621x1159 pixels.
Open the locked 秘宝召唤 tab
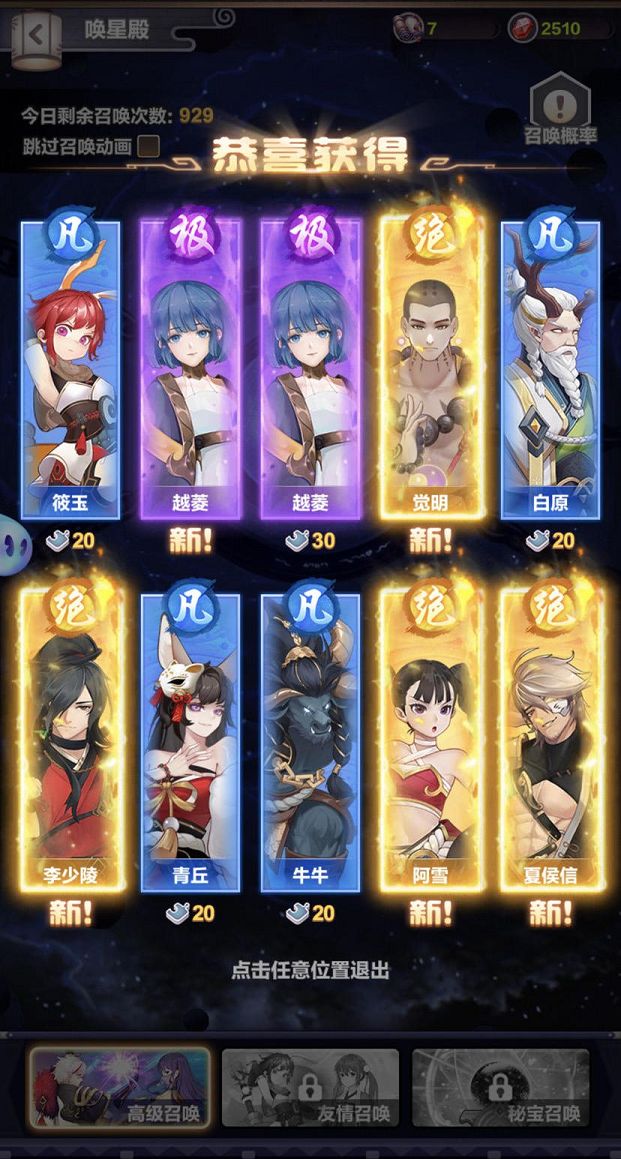pyautogui.click(x=501, y=1088)
